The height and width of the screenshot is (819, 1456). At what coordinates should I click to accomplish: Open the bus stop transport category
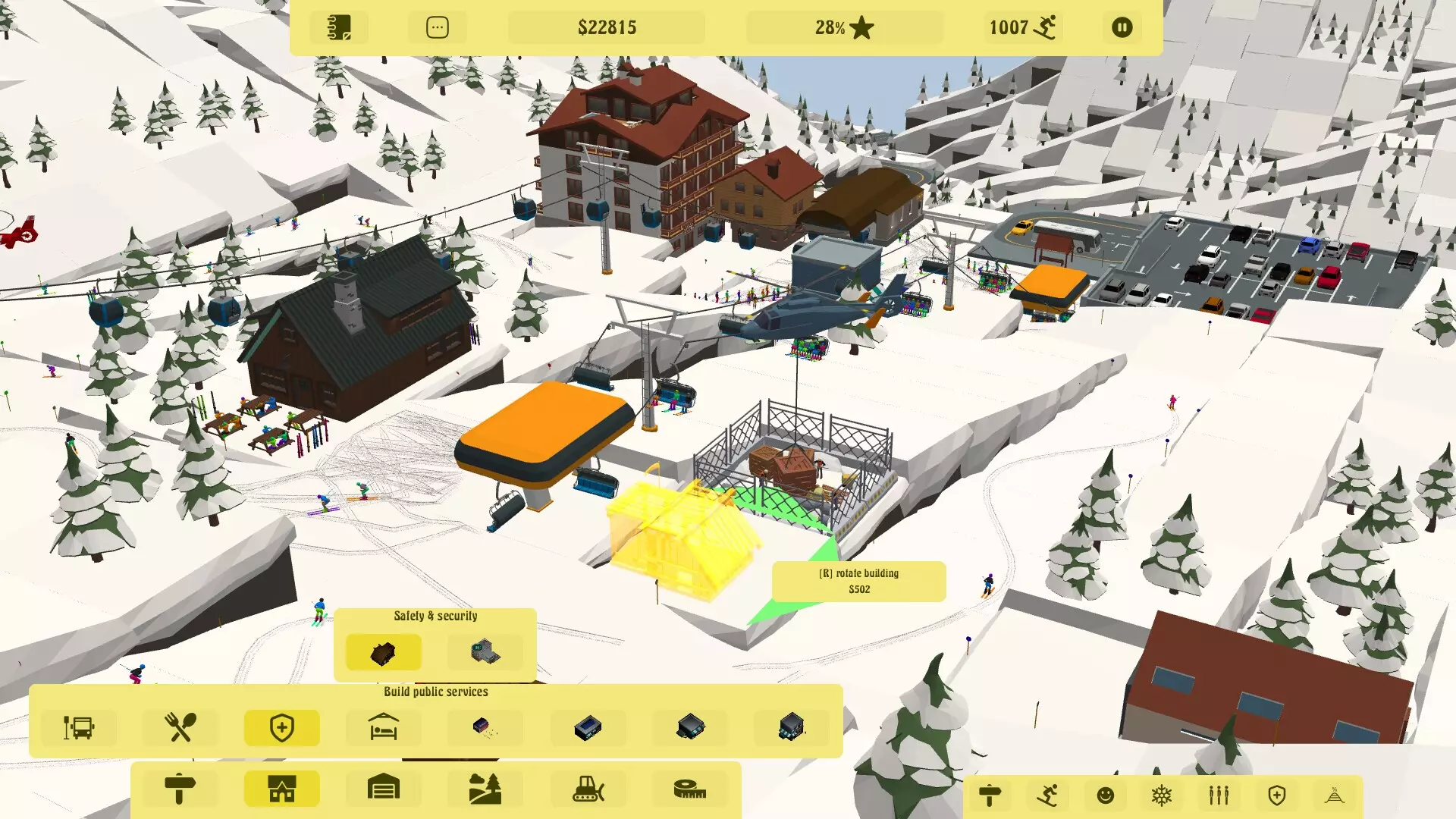coord(78,728)
